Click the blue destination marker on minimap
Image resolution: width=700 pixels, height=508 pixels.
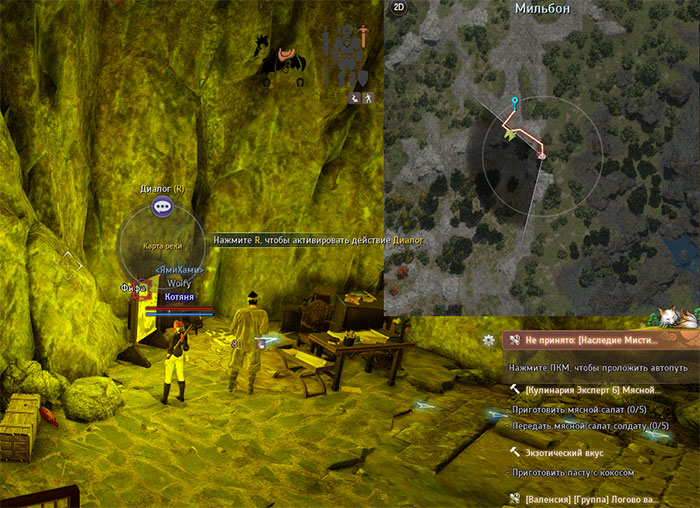click(x=514, y=102)
